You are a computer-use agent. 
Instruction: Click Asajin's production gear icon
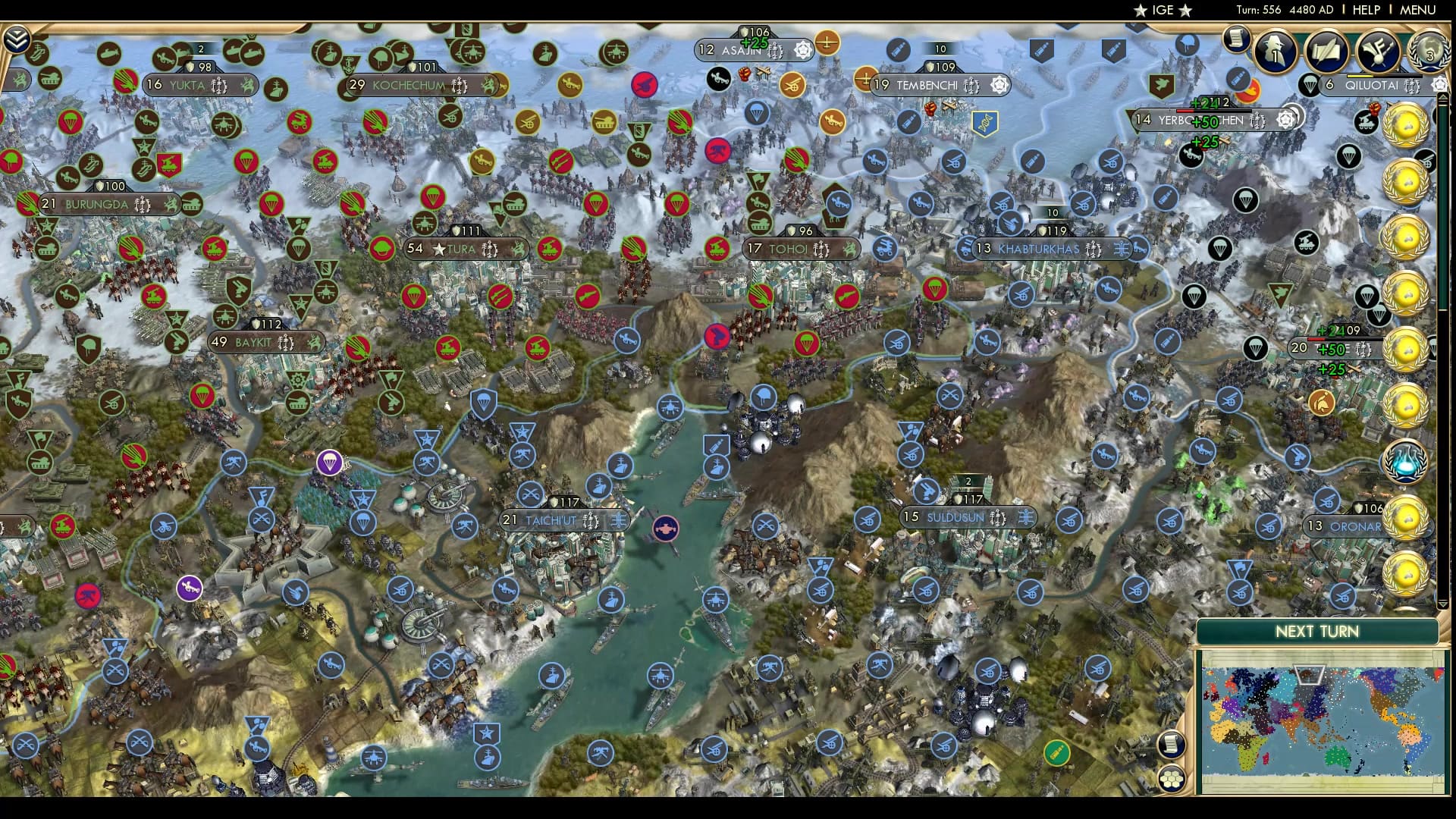click(x=801, y=50)
